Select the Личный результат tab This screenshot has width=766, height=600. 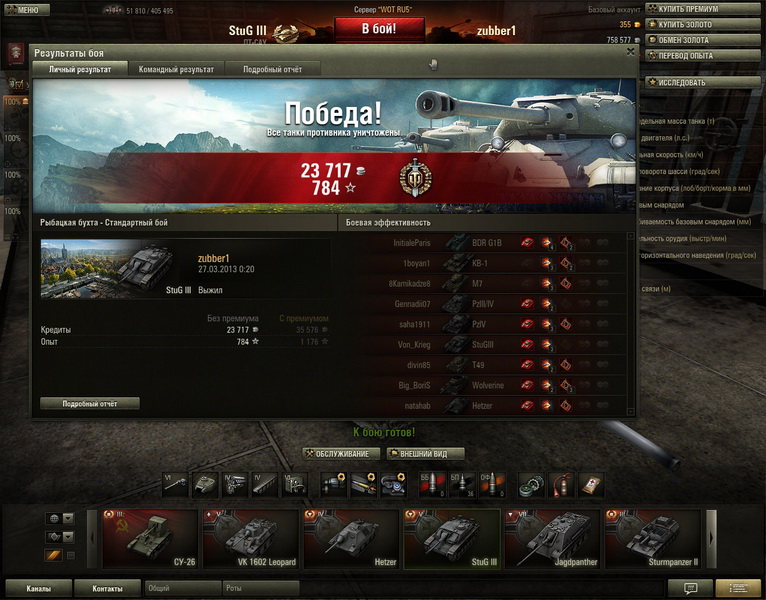pos(81,70)
